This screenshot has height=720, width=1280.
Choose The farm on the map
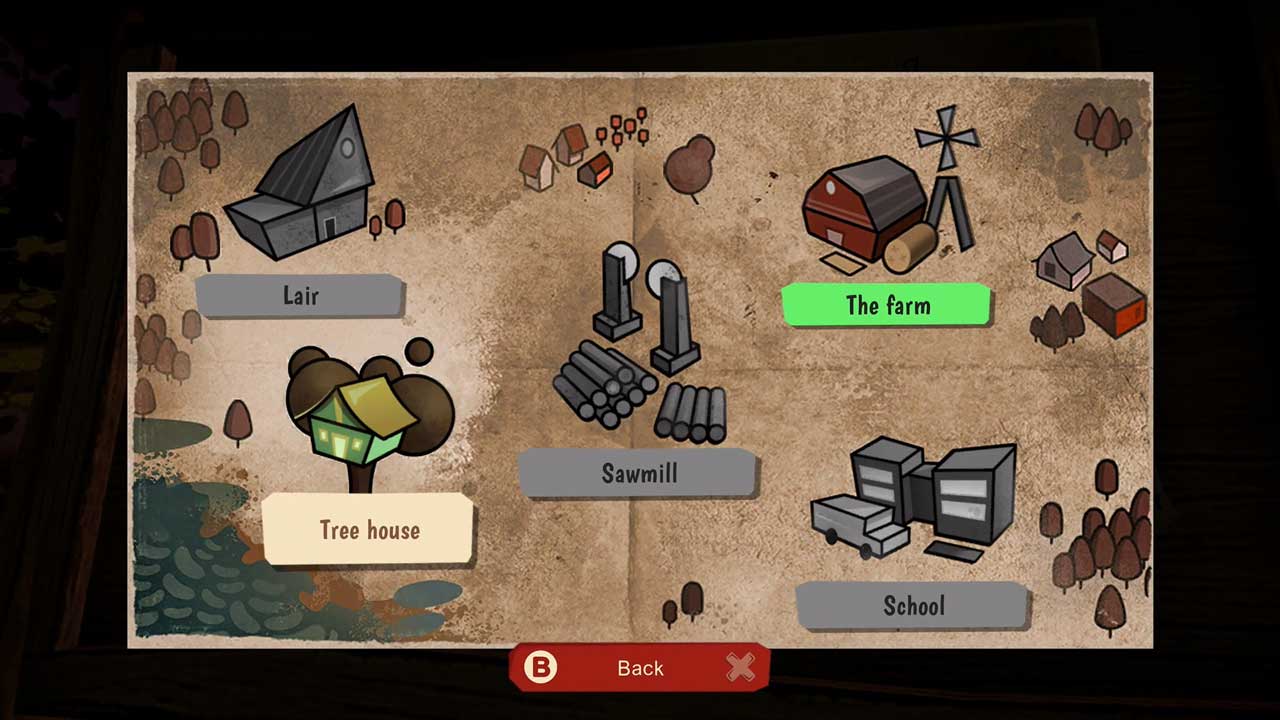(887, 305)
